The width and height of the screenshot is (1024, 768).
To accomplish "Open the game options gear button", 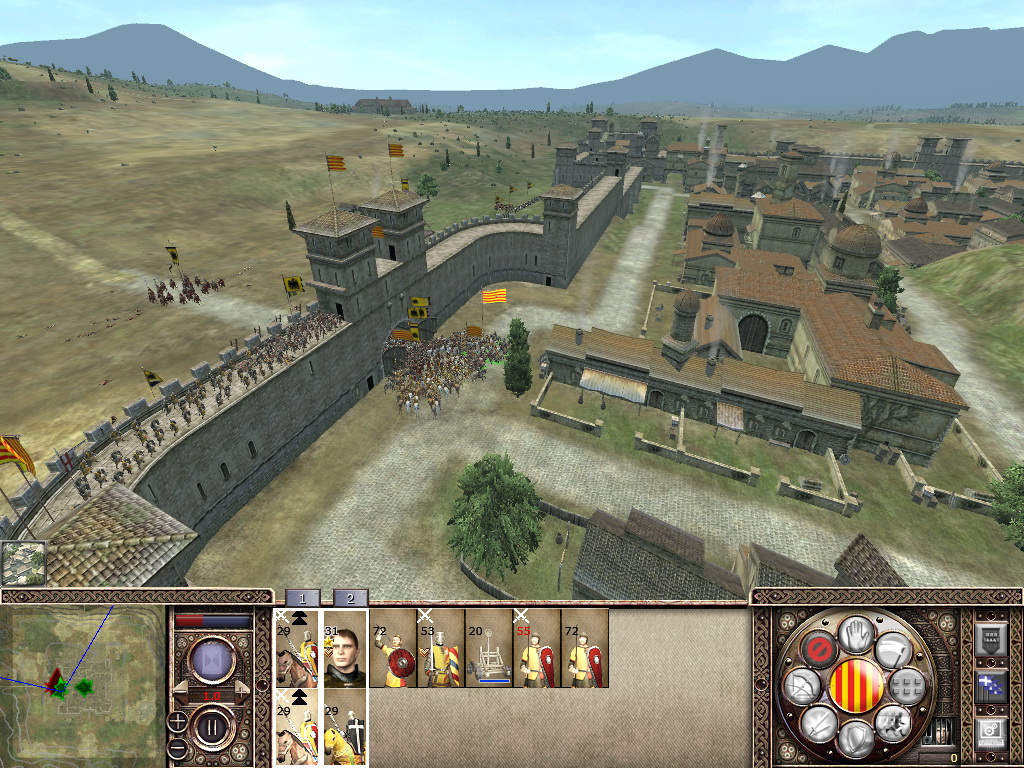I will pos(990,734).
